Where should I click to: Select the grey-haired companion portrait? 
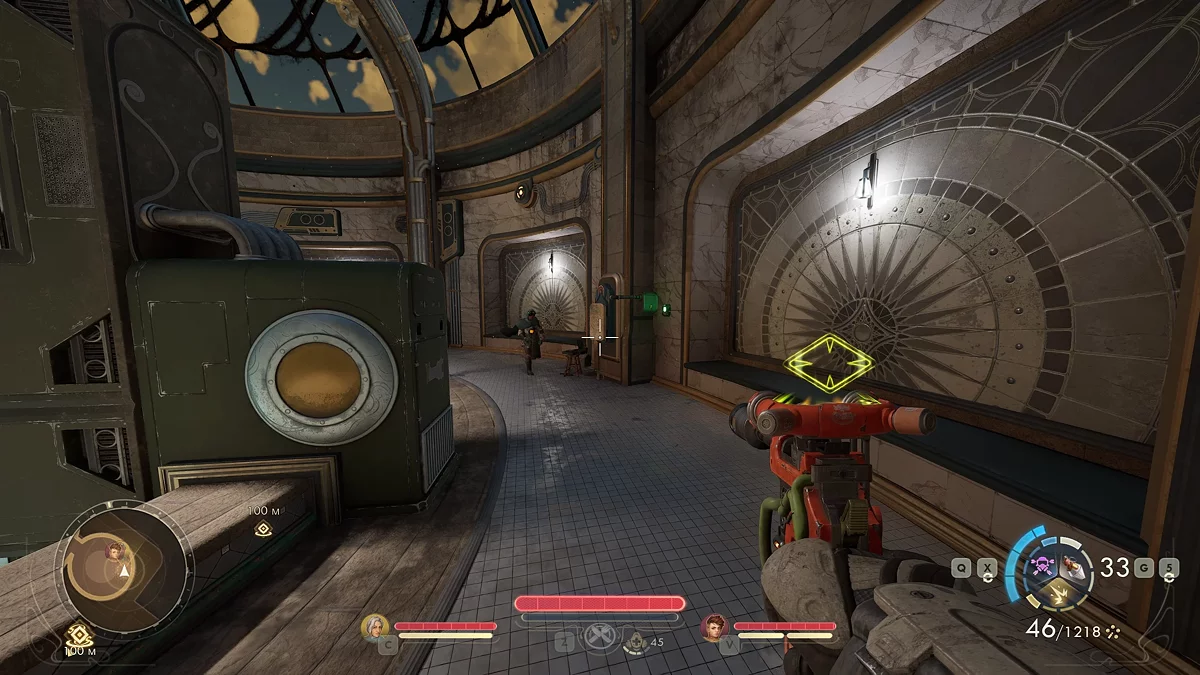[x=375, y=627]
